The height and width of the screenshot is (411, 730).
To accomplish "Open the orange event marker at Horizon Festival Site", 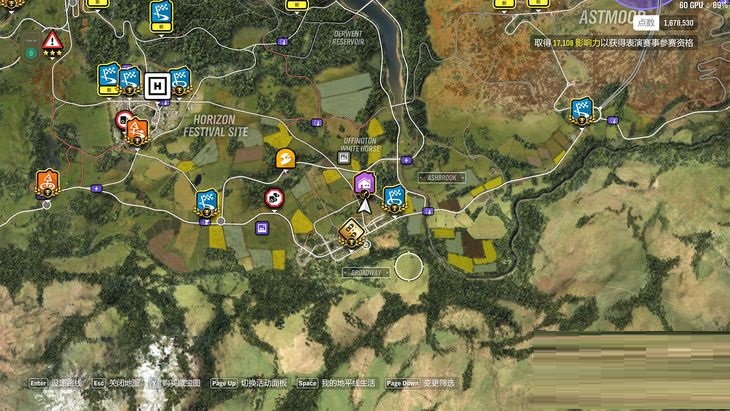I will (x=137, y=130).
